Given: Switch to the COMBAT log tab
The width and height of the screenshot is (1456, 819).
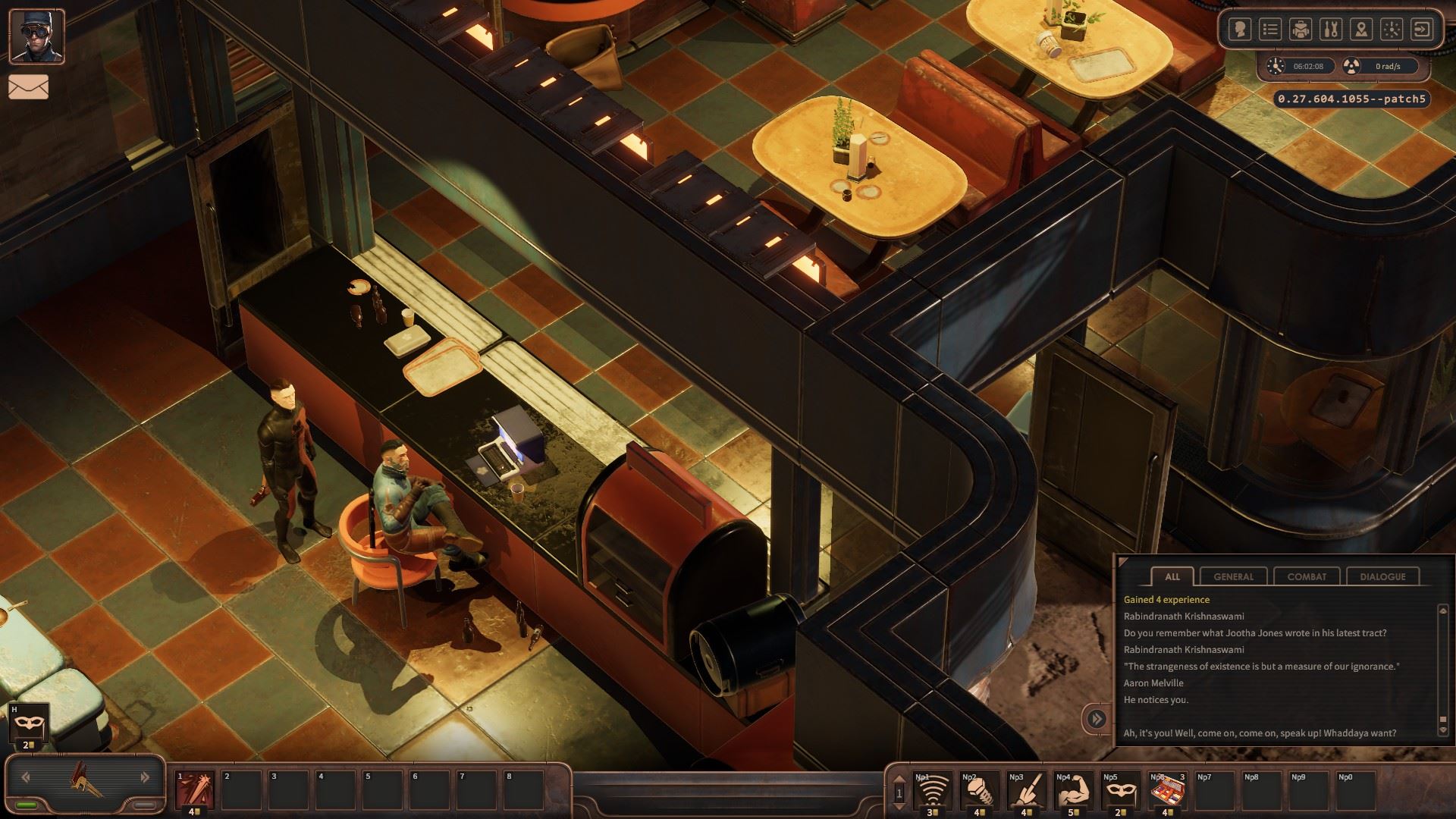Looking at the screenshot, I should pyautogui.click(x=1306, y=576).
